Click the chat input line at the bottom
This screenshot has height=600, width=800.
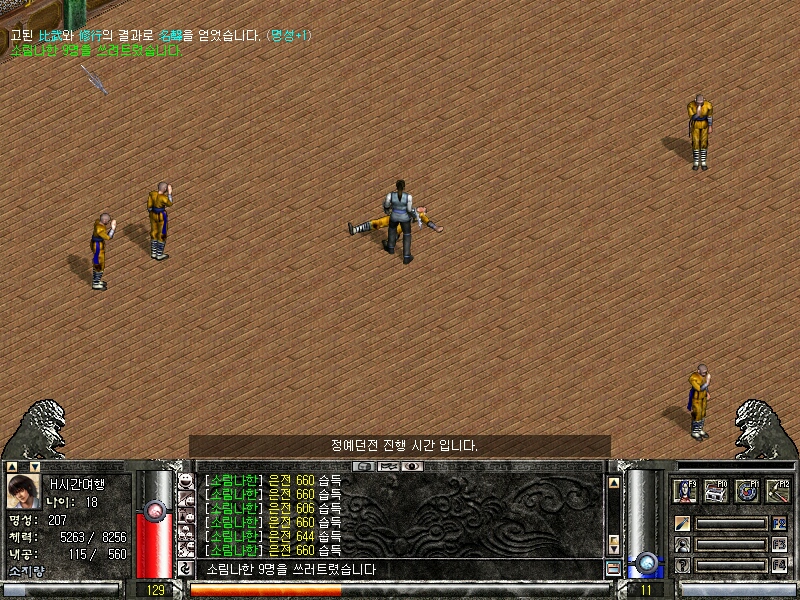coord(400,569)
